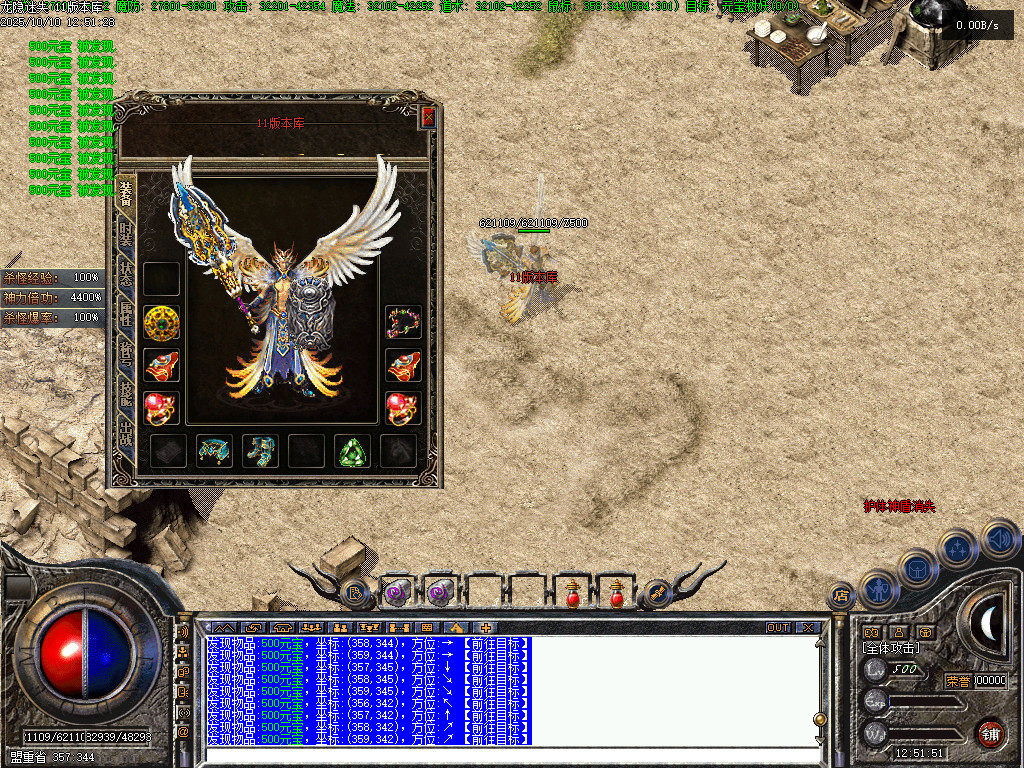
Task: Select the green triangular gem slot
Action: [x=352, y=451]
